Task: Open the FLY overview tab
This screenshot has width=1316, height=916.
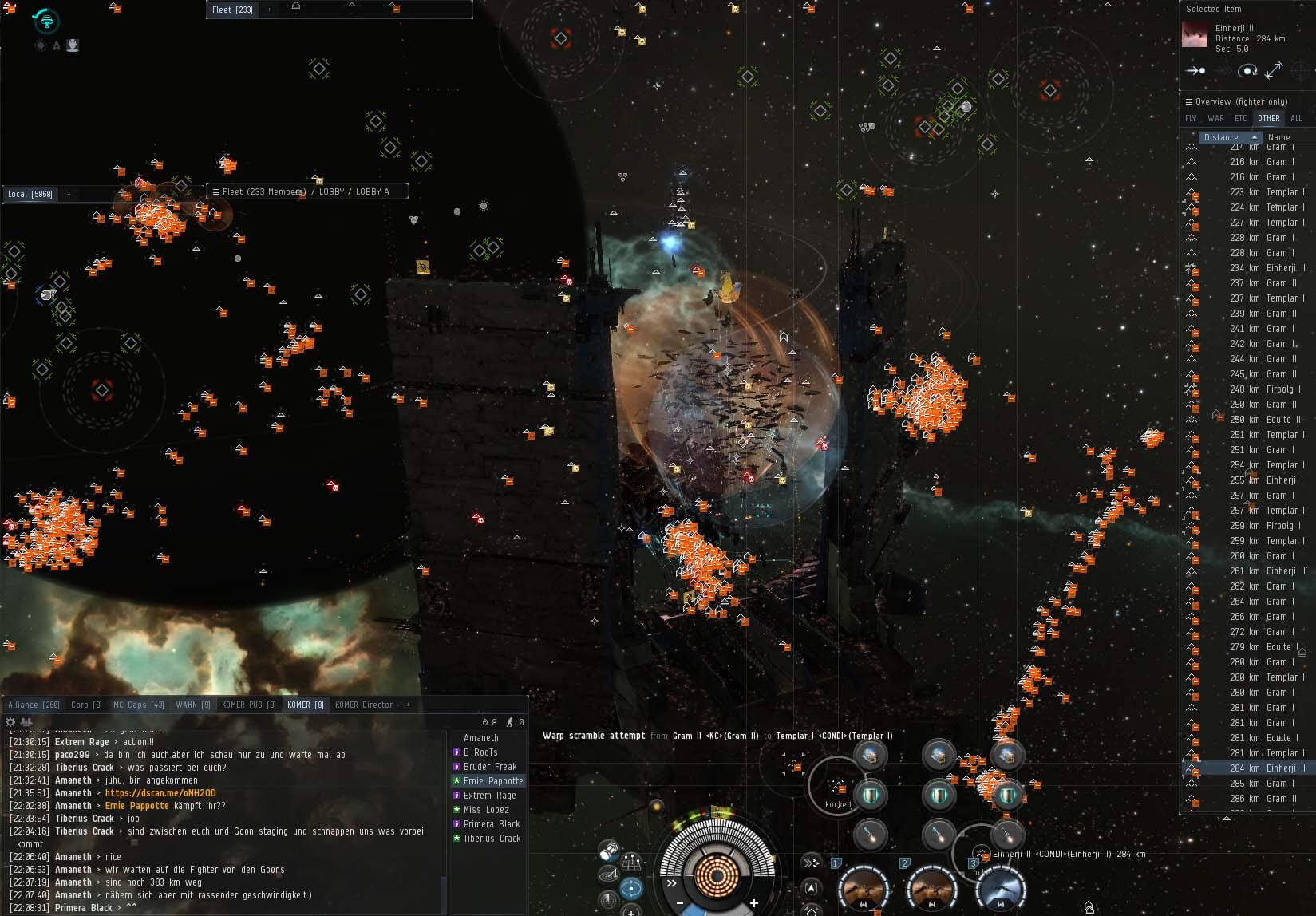Action: pyautogui.click(x=1191, y=118)
